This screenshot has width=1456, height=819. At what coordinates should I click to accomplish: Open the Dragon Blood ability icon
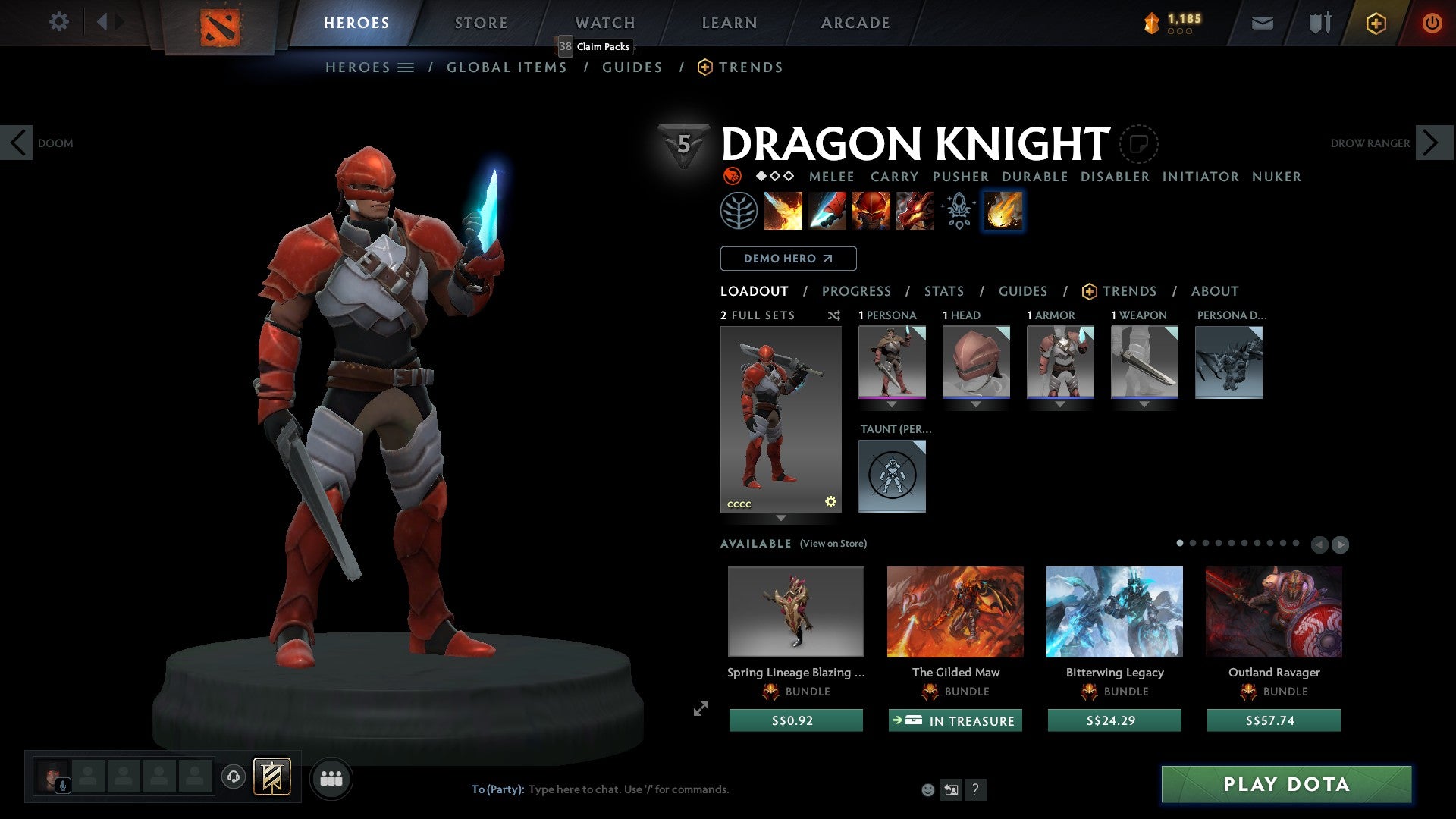point(869,211)
